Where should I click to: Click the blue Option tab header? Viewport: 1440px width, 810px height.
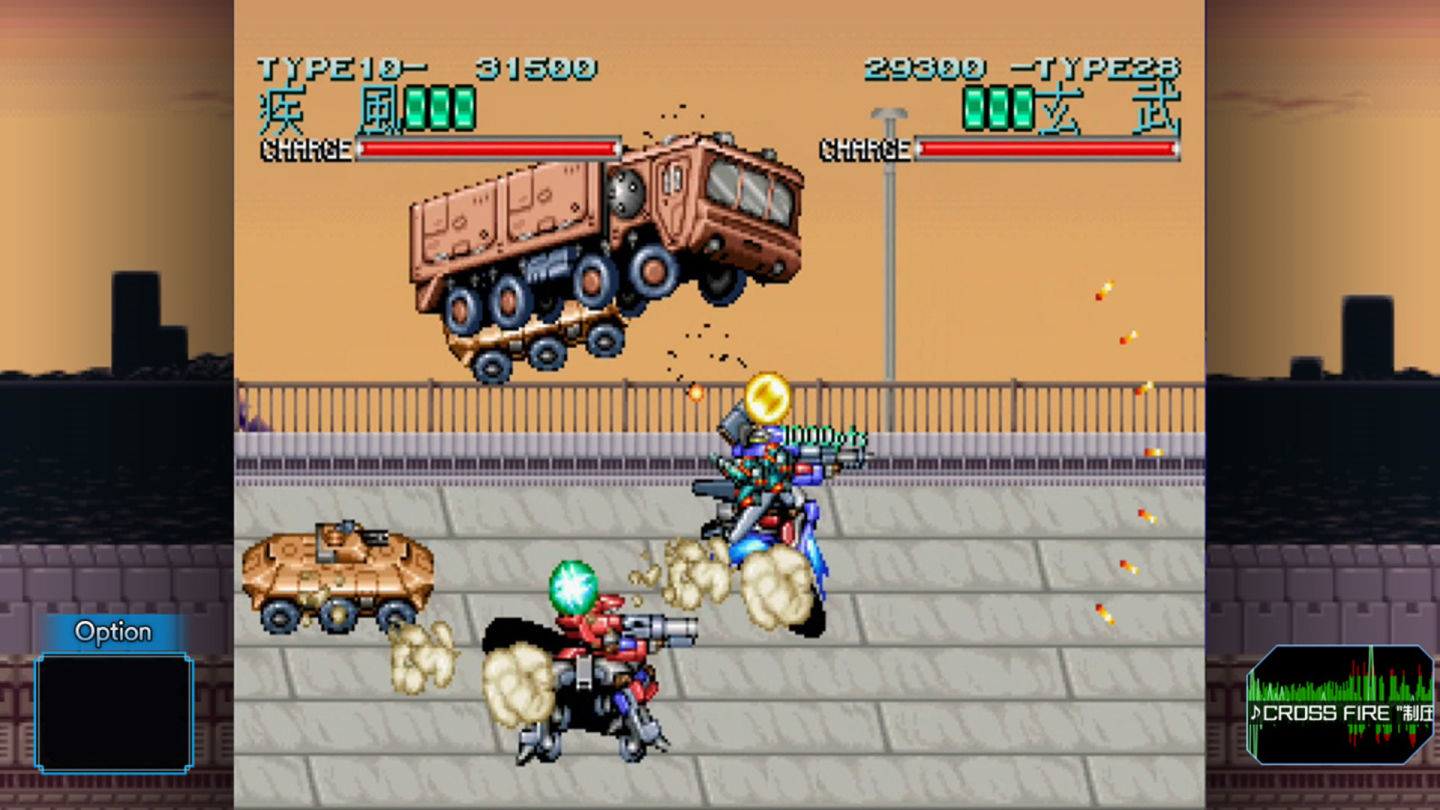[113, 631]
